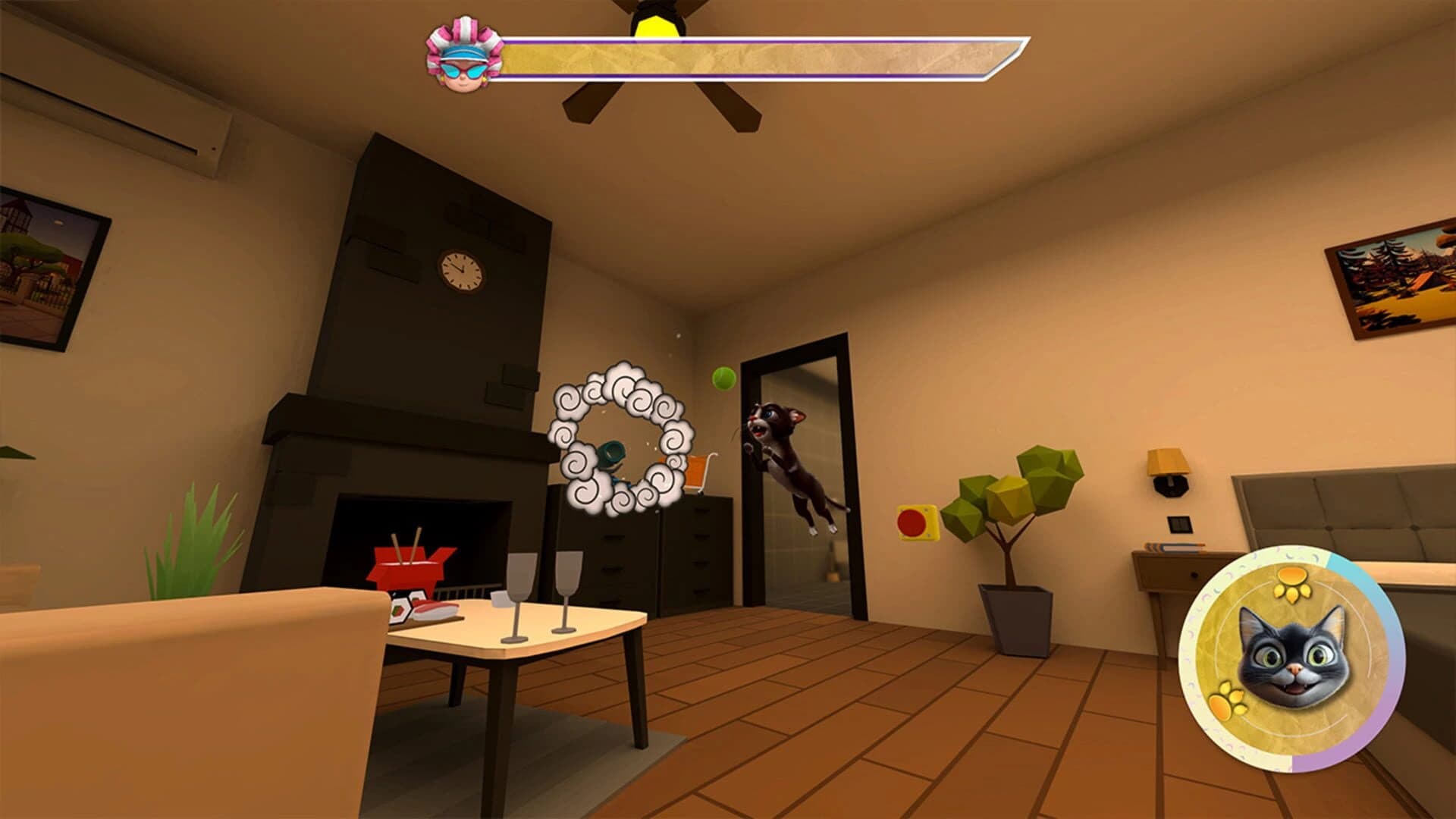Click the wall clock on the chimney
This screenshot has width=1456, height=819.
[460, 271]
